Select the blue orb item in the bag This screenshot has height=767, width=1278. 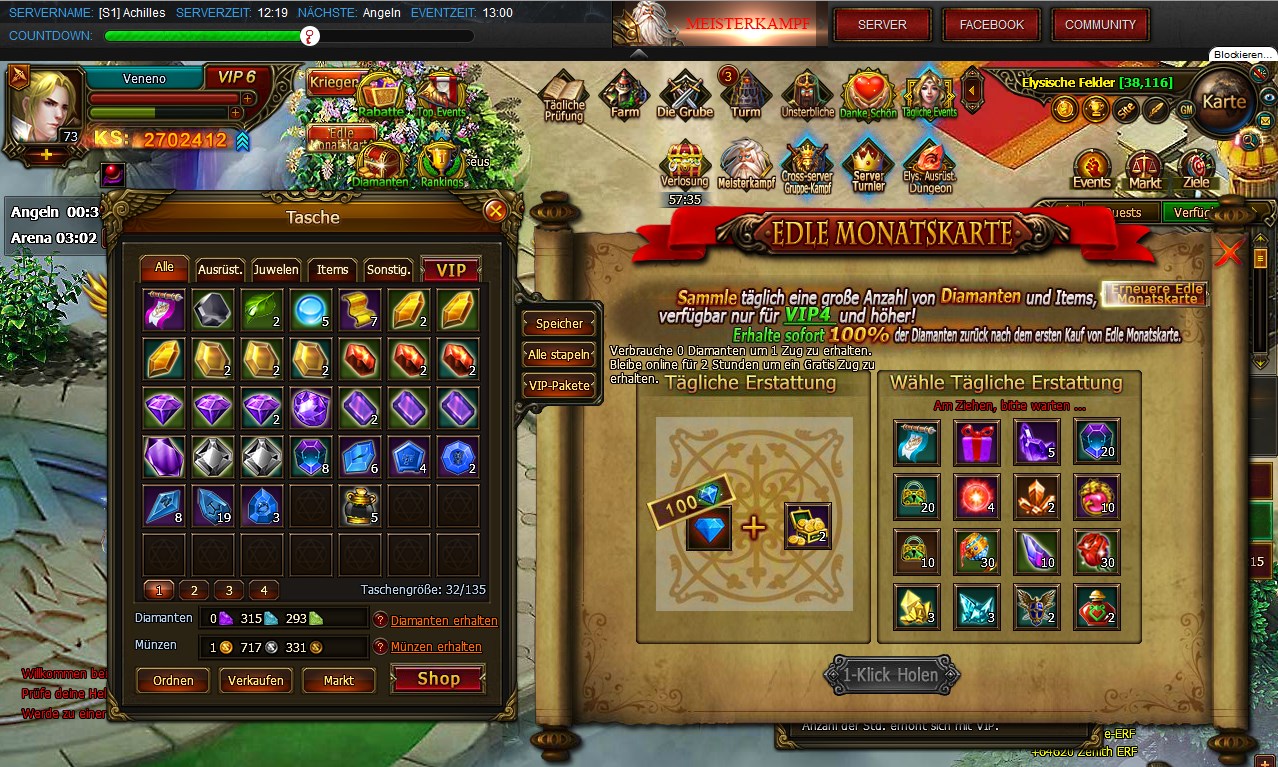click(x=311, y=310)
